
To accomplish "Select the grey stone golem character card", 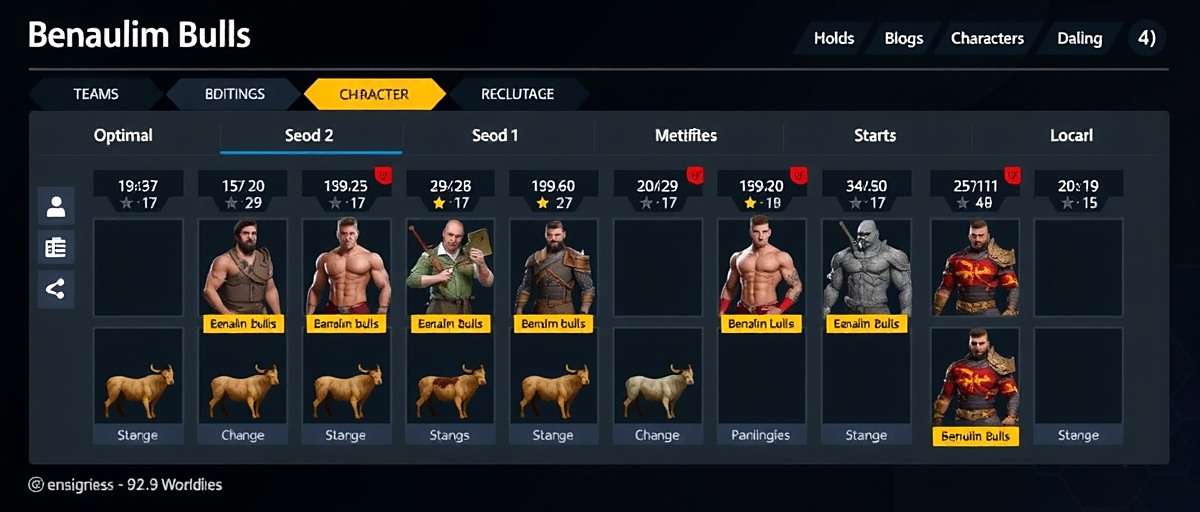I will 865,268.
